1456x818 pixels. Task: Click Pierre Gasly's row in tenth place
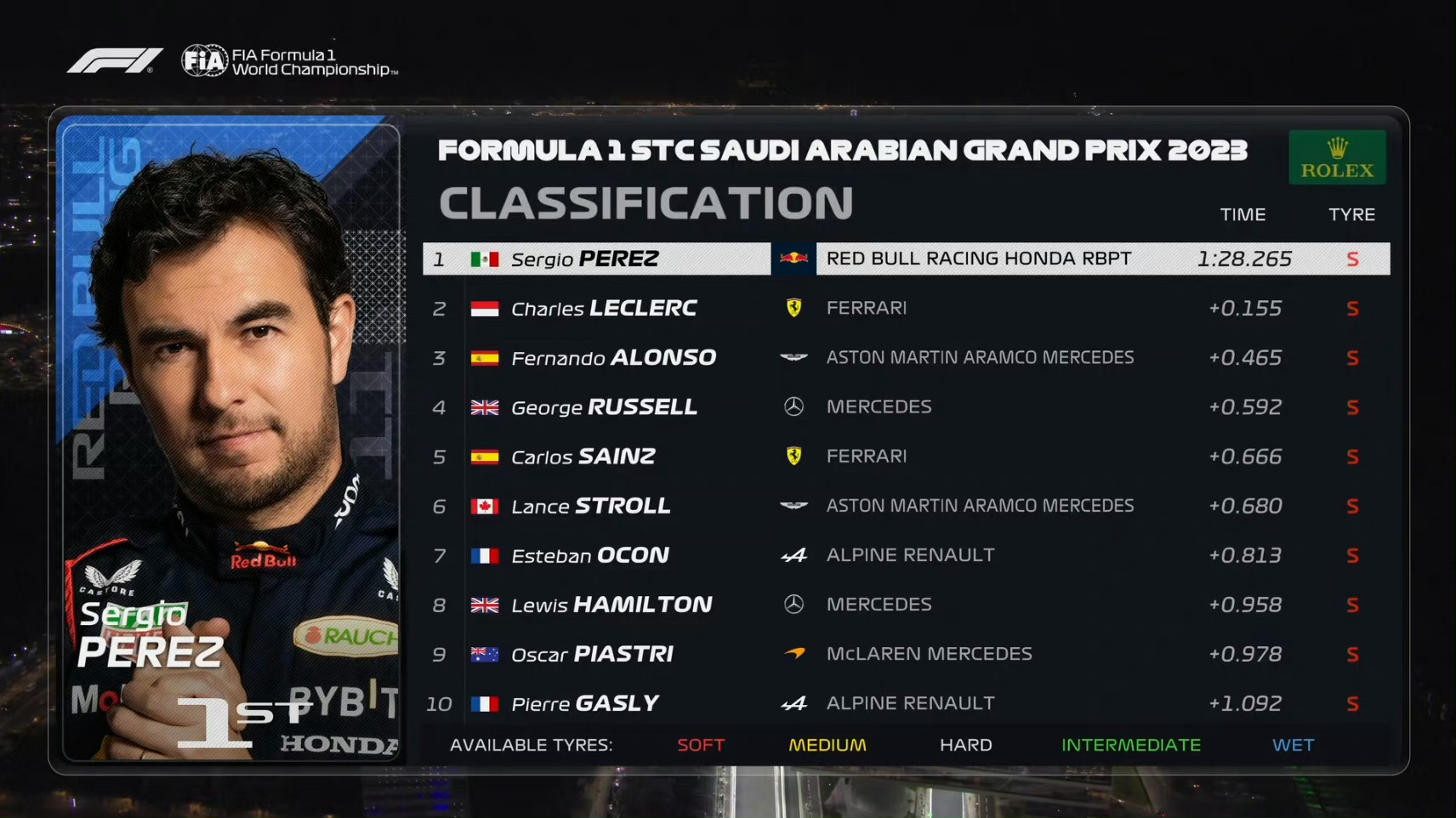[x=906, y=702]
